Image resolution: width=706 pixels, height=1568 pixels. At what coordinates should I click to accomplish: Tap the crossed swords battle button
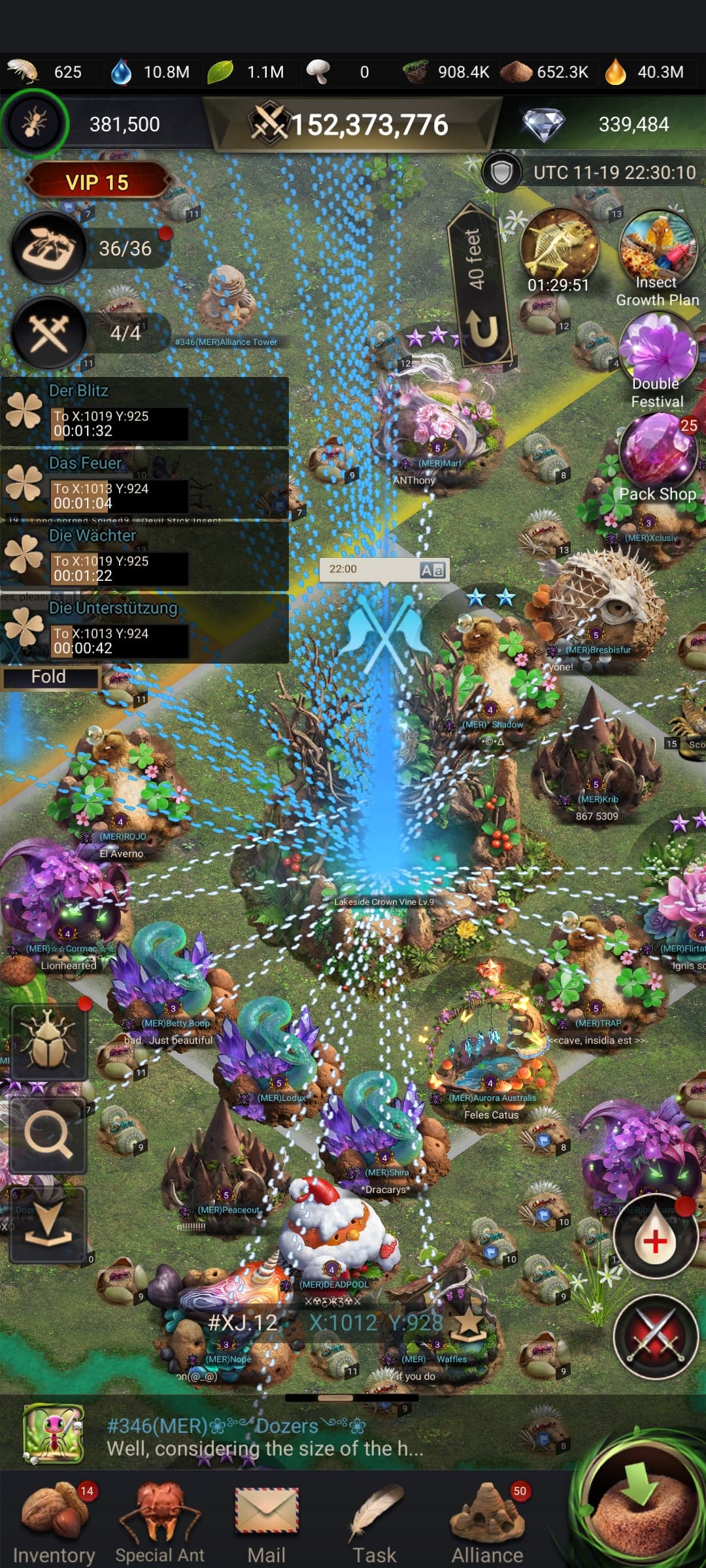click(x=656, y=1336)
